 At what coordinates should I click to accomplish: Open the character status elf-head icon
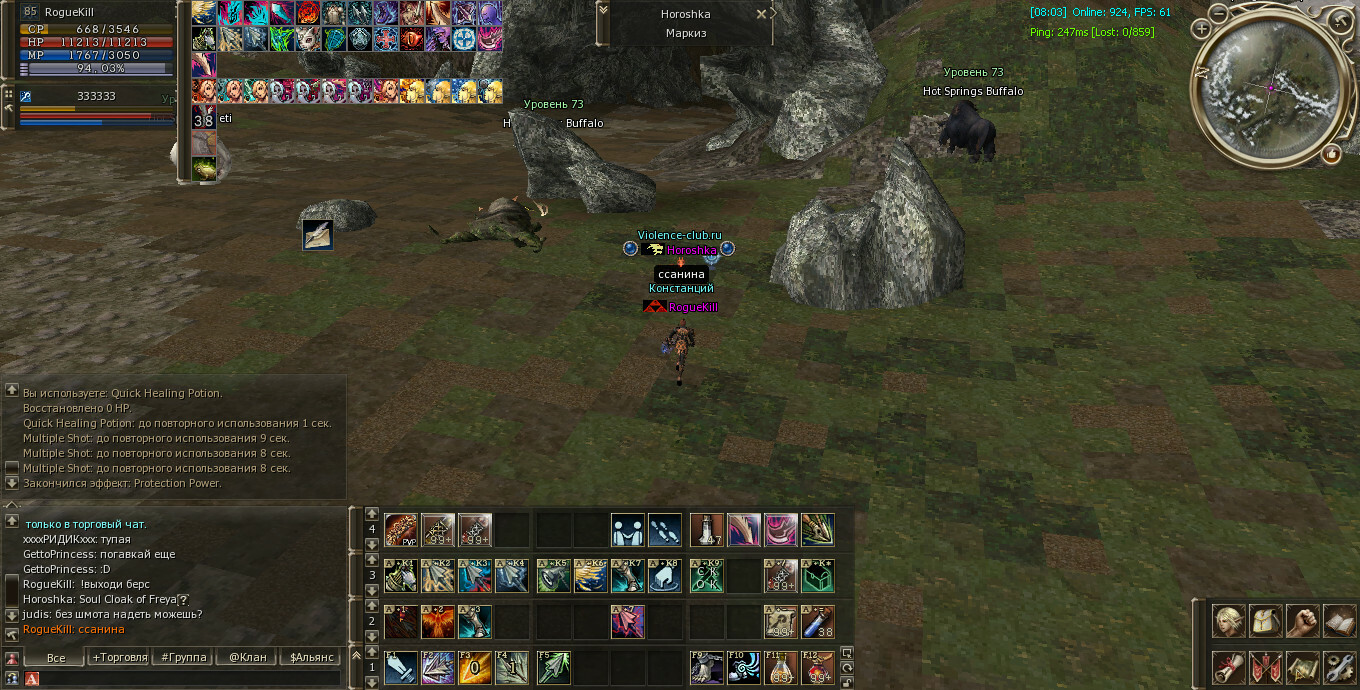pos(1229,621)
